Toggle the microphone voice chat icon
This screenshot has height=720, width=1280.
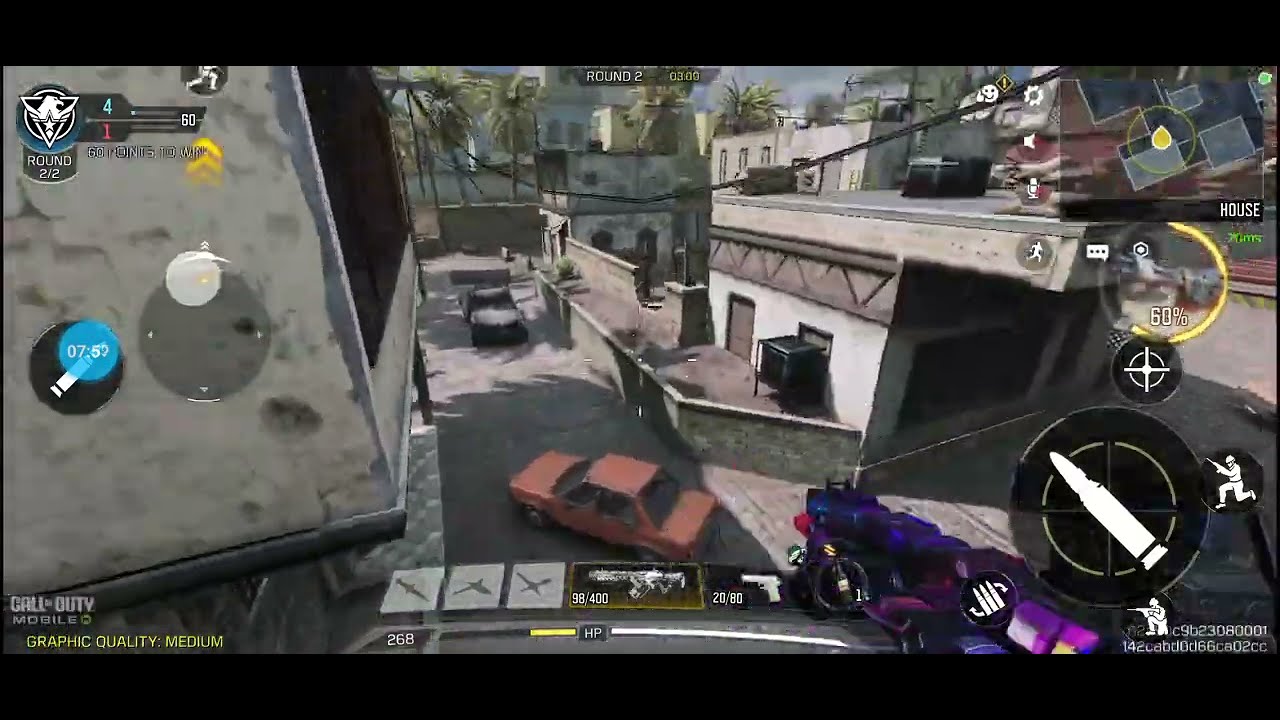1032,190
